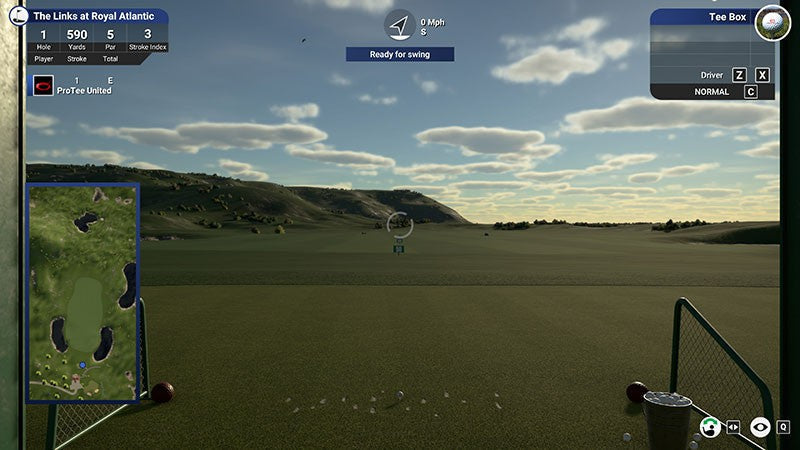Toggle the eye camera view icon
The width and height of the screenshot is (800, 450).
coord(760,427)
